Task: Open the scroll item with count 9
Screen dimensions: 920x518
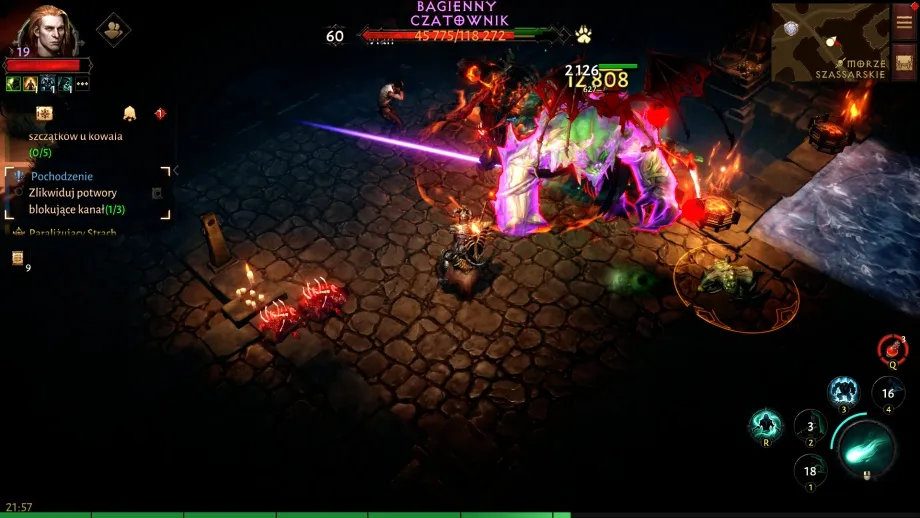Action: (x=18, y=259)
